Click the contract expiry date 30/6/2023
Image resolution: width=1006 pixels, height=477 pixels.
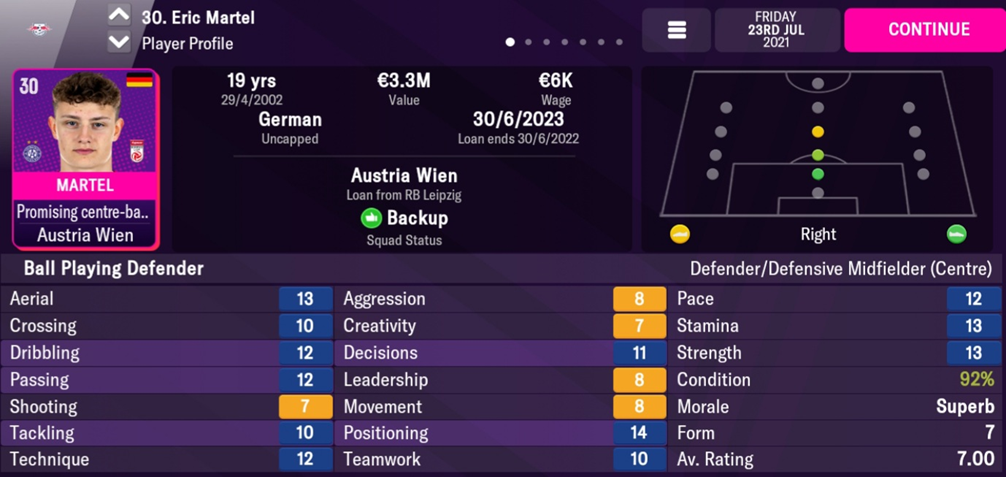coord(517,119)
